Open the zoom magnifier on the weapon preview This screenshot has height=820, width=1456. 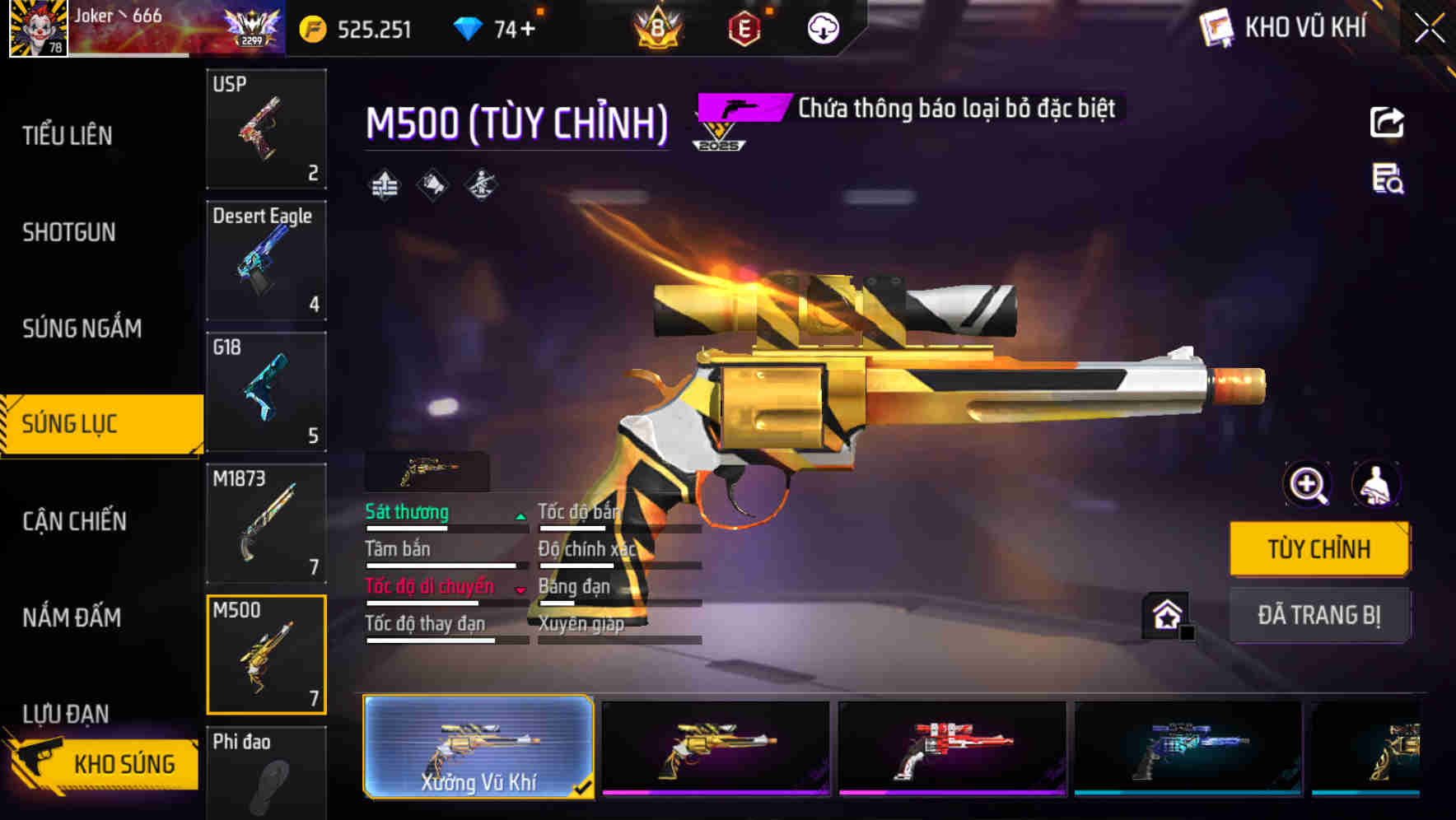tap(1307, 485)
